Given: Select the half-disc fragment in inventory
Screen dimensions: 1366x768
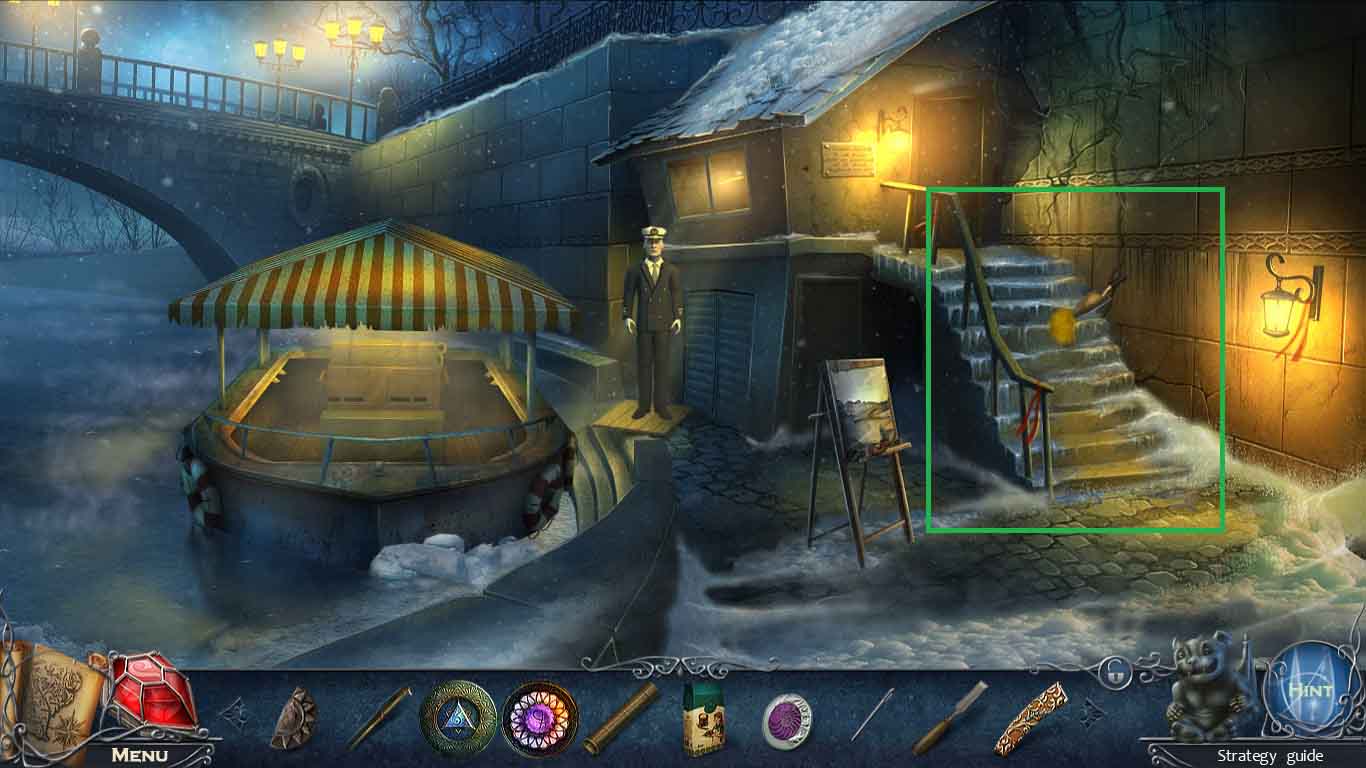Looking at the screenshot, I should click(293, 717).
